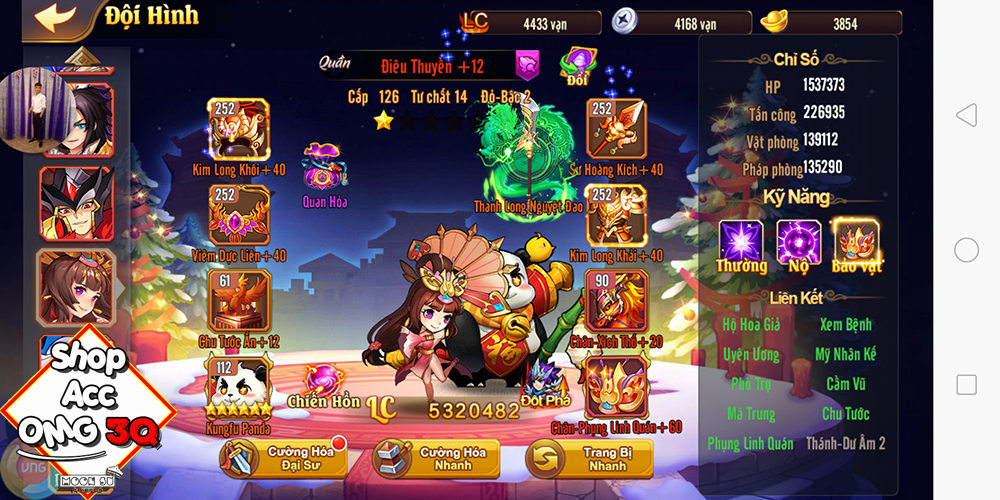
Task: Open the Quan Hòa item icon
Action: pos(323,166)
